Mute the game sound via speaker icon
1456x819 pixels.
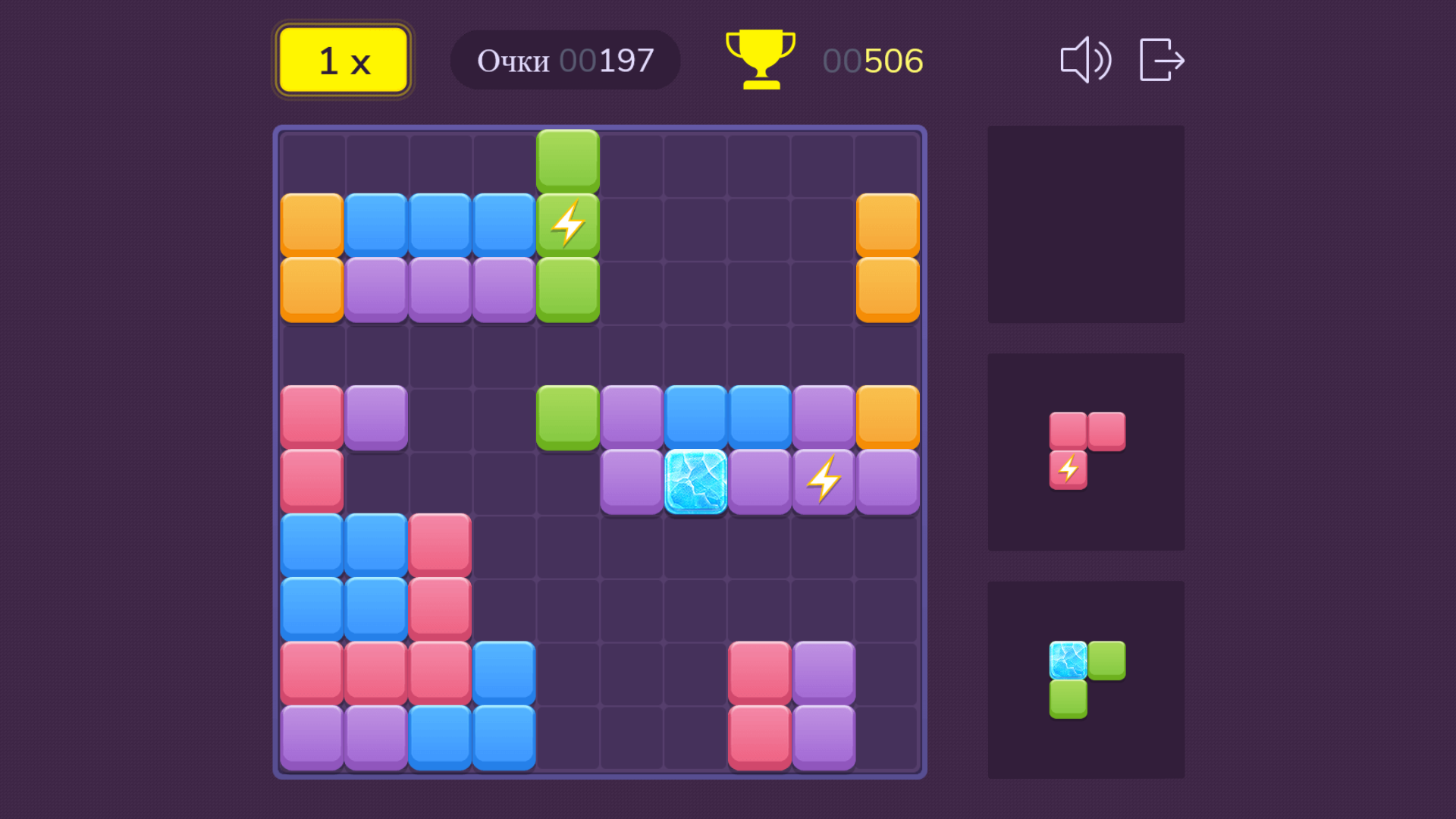(x=1086, y=61)
